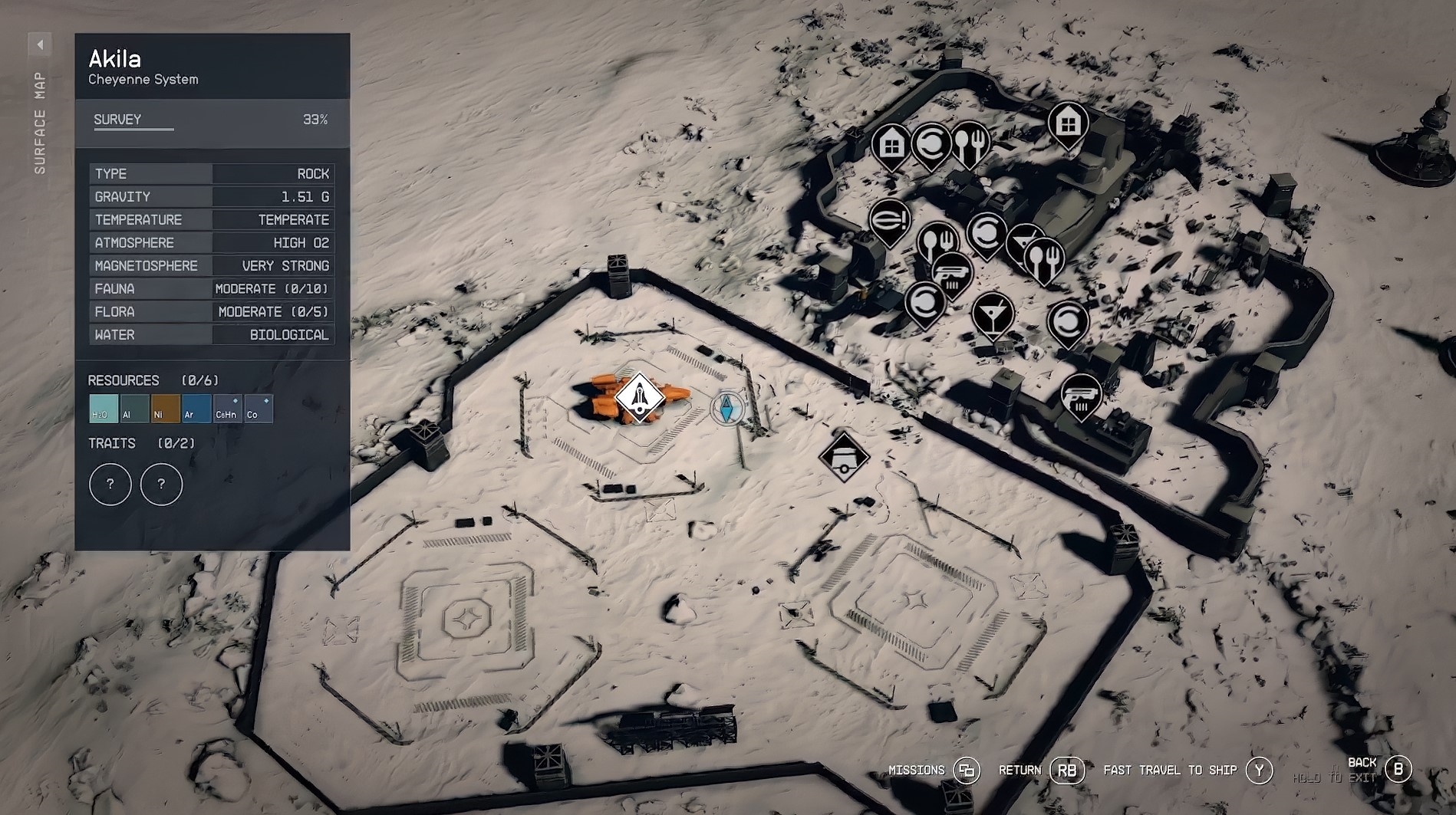Click the Co resource tile

pyautogui.click(x=259, y=409)
